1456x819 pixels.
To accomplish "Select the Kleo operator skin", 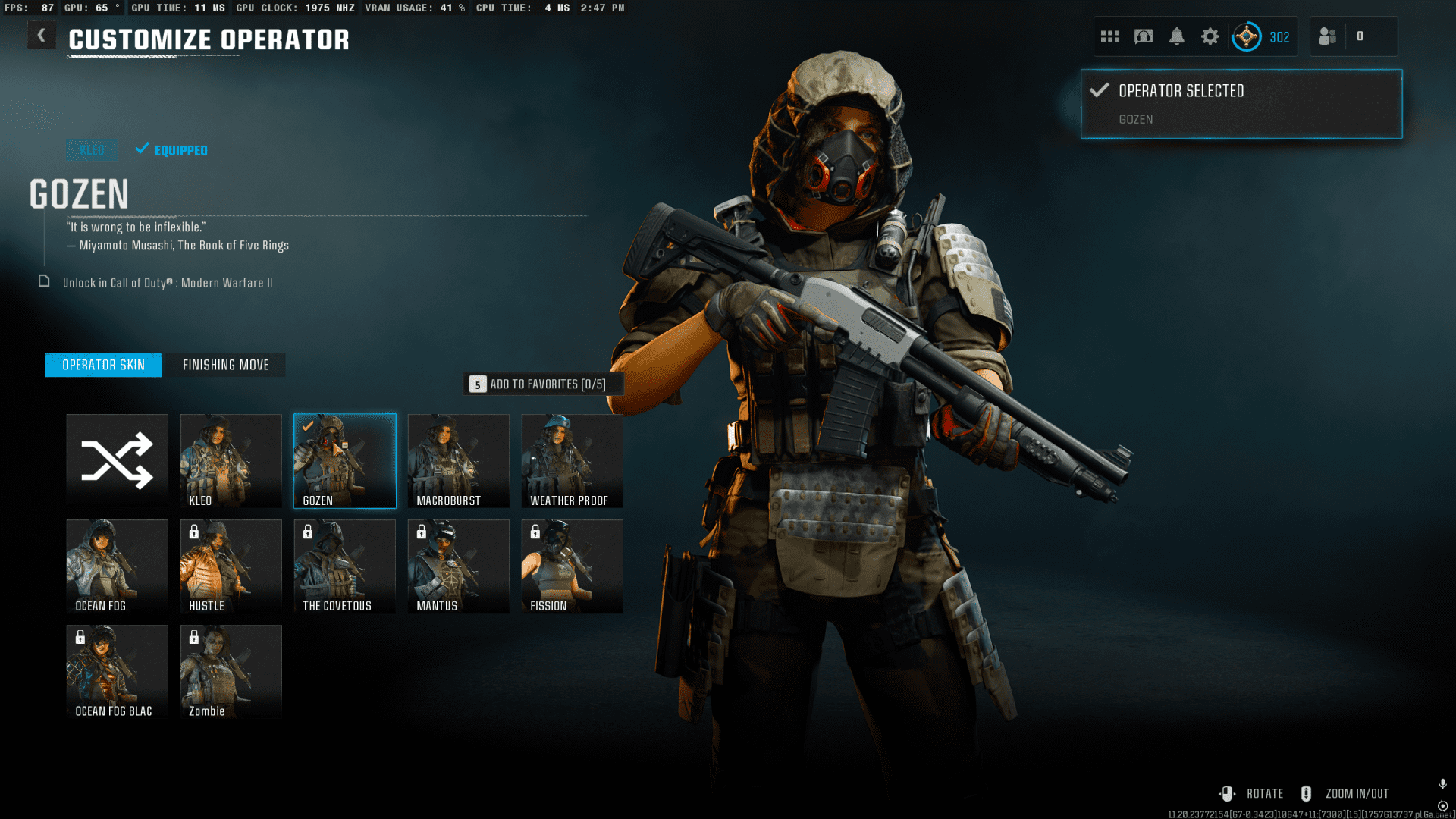I will [x=231, y=460].
